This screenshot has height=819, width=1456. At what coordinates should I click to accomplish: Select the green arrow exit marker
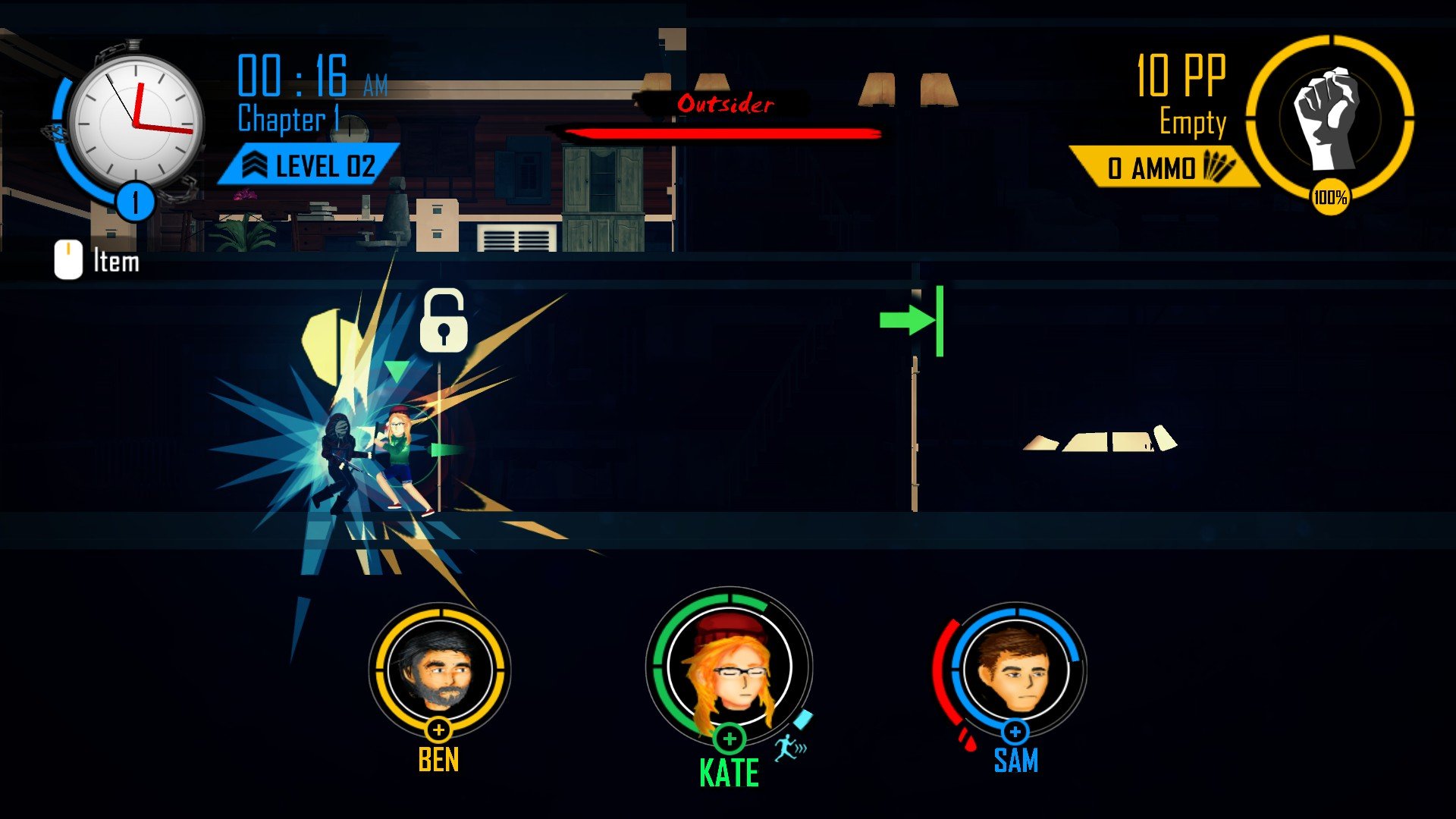tap(912, 321)
